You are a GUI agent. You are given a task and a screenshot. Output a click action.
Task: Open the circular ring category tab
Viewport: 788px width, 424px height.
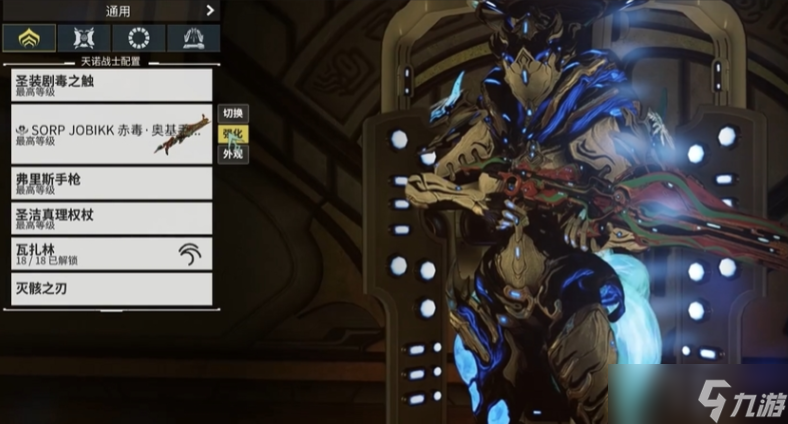139,39
